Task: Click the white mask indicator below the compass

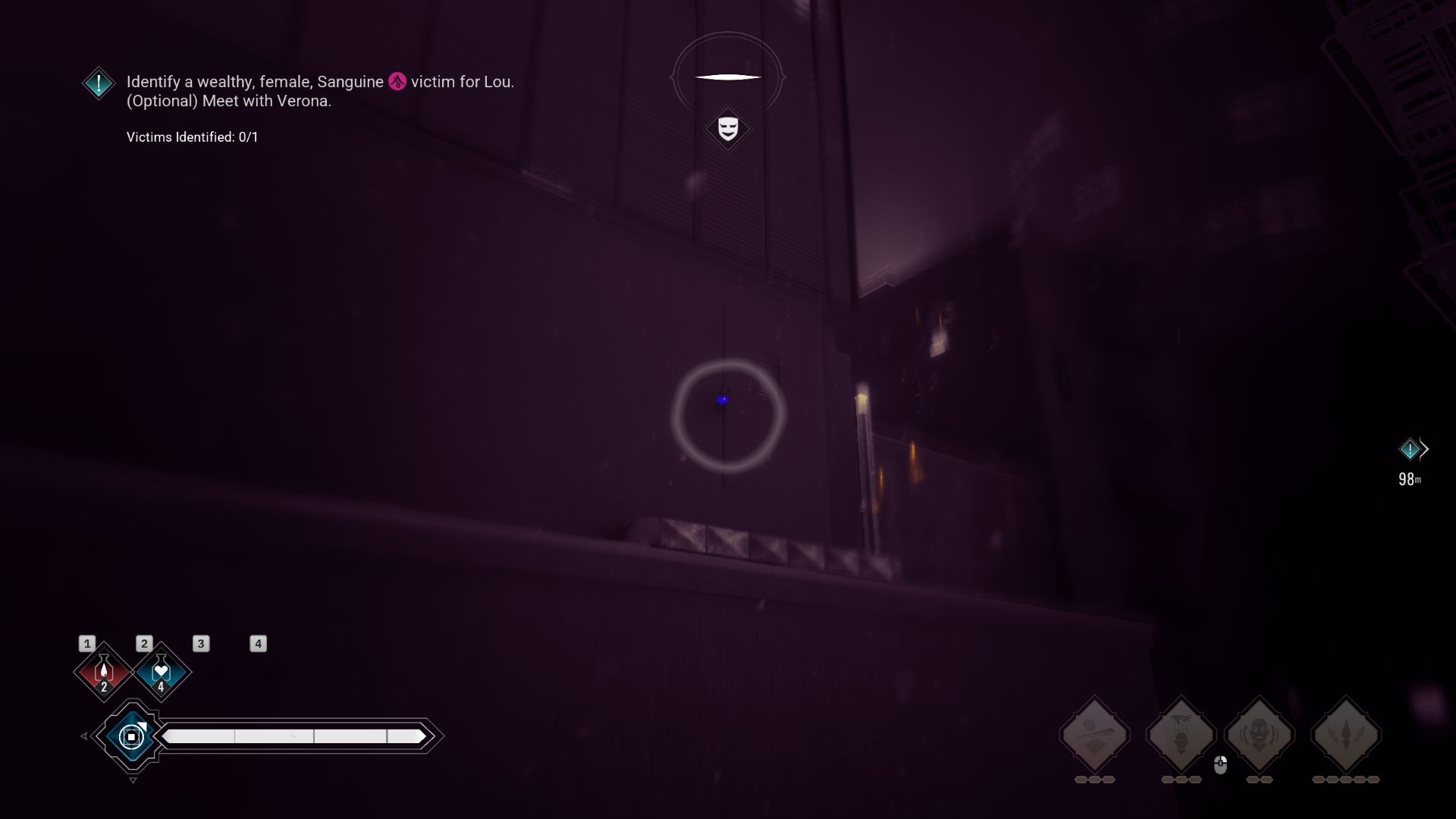Action: [727, 129]
